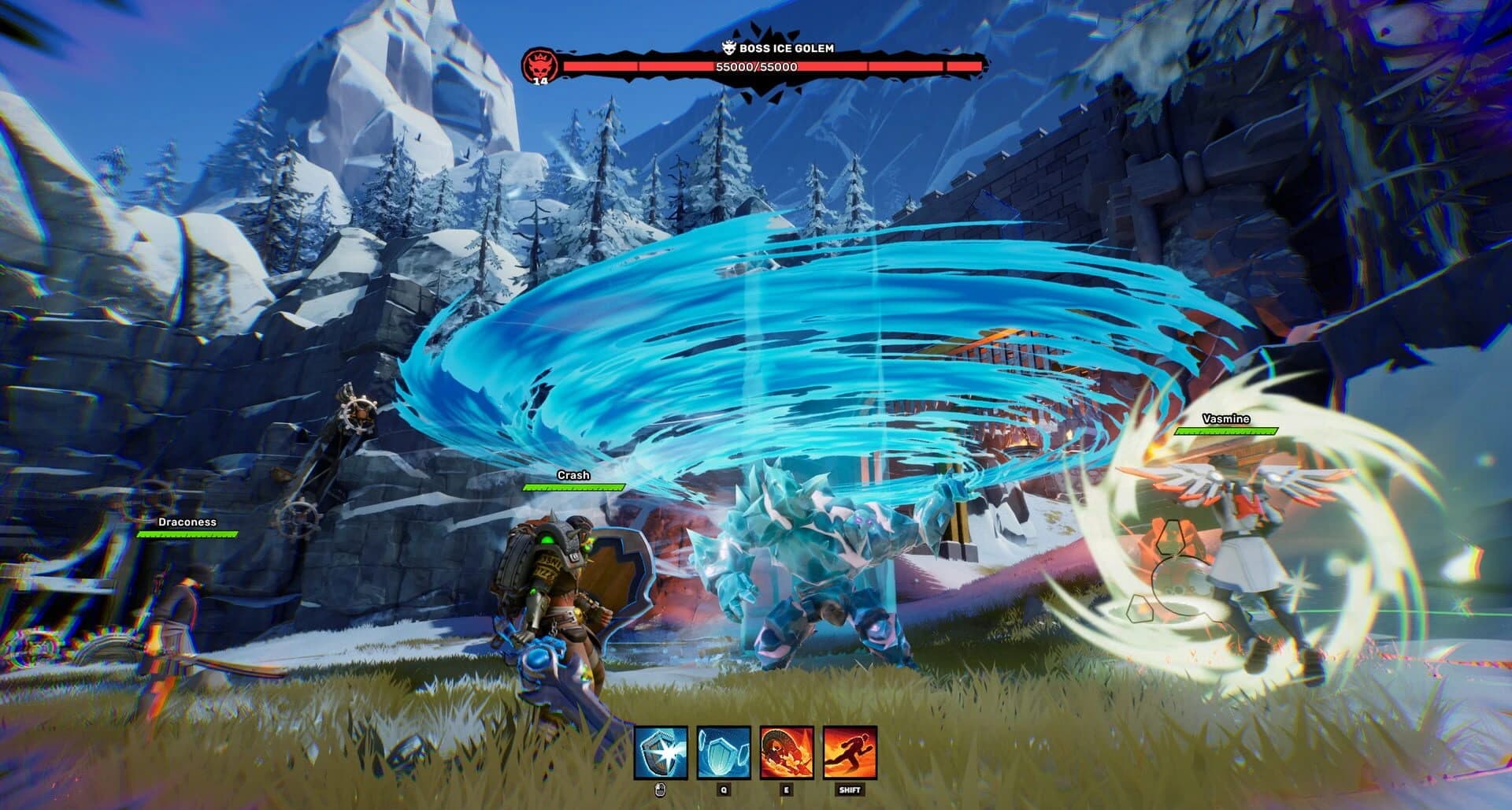The height and width of the screenshot is (810, 1512).
Task: Click Vasmine's green health bar
Action: tap(1227, 432)
